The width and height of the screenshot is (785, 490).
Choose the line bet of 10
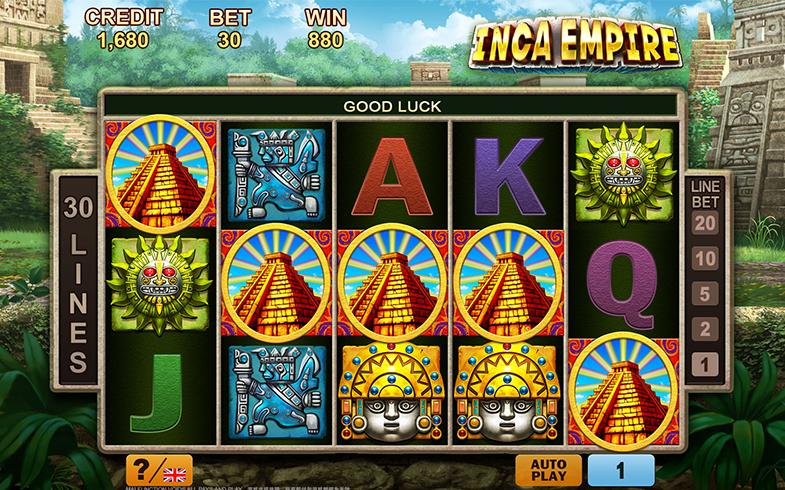[x=706, y=259]
